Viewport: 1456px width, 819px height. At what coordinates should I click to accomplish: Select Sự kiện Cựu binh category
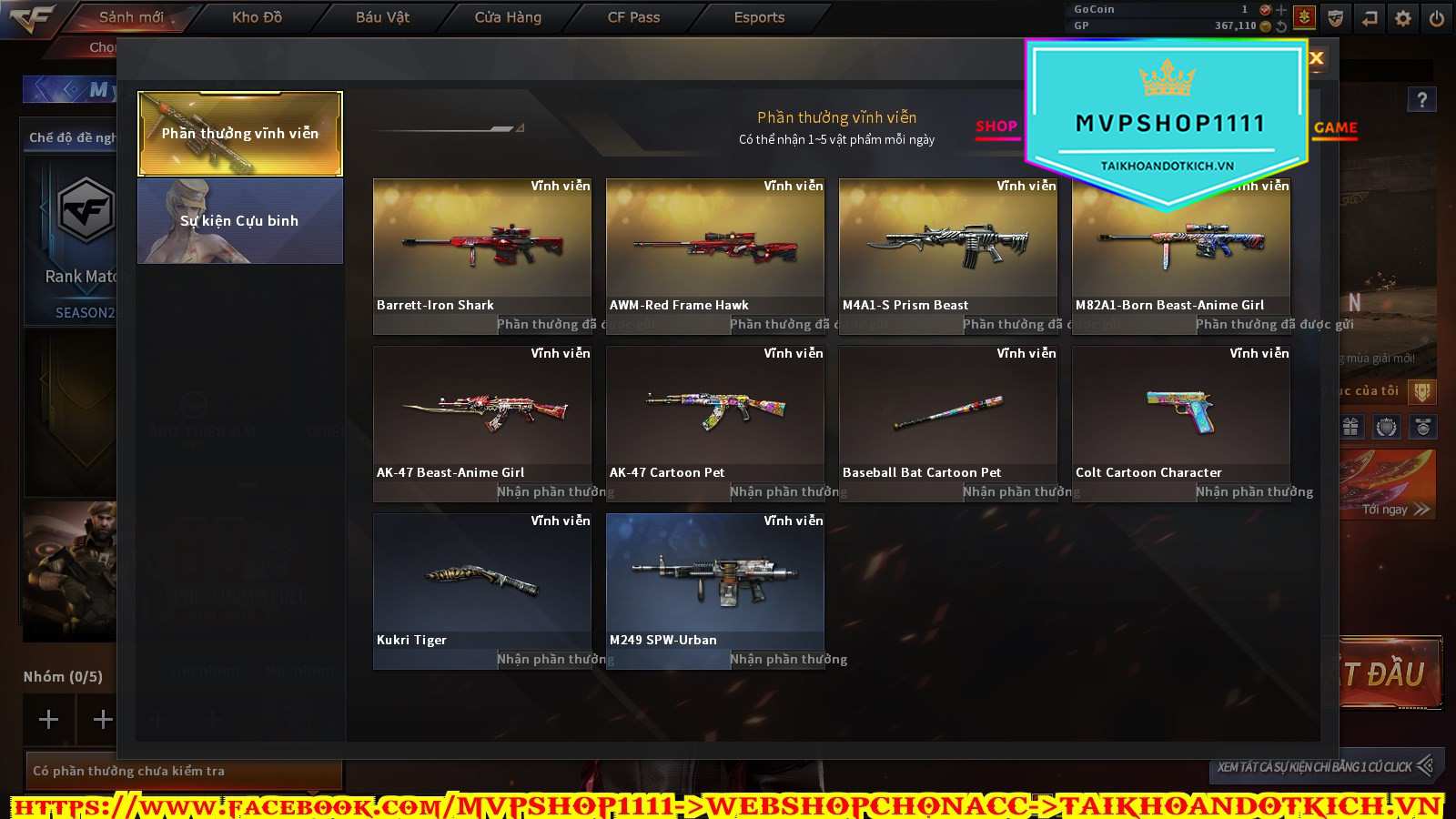pos(240,221)
